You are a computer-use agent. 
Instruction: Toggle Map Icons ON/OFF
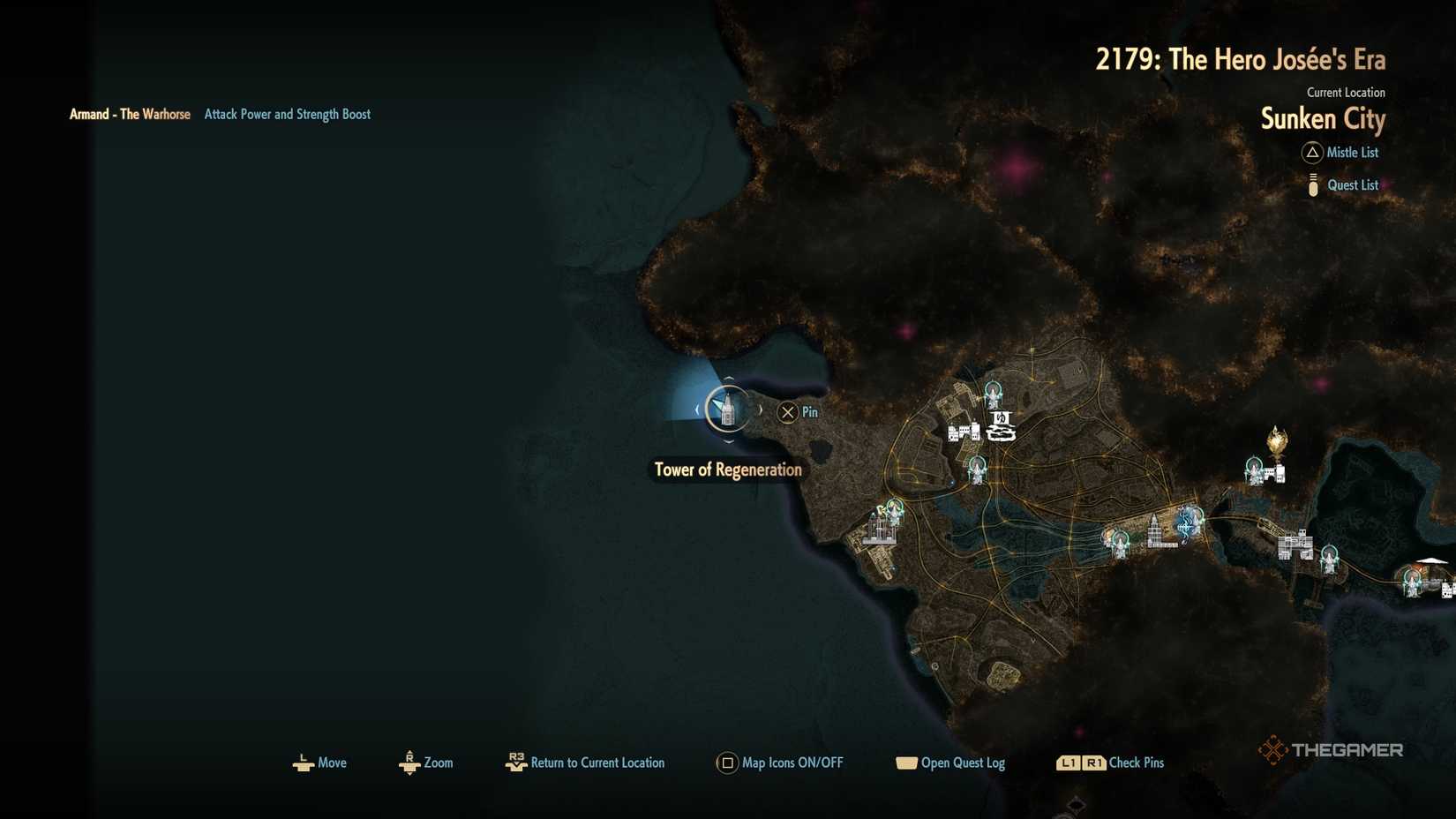click(727, 763)
